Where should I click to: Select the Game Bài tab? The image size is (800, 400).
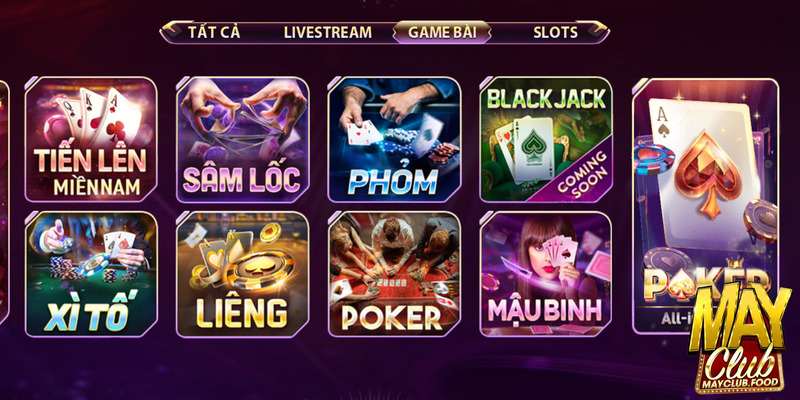pos(442,32)
